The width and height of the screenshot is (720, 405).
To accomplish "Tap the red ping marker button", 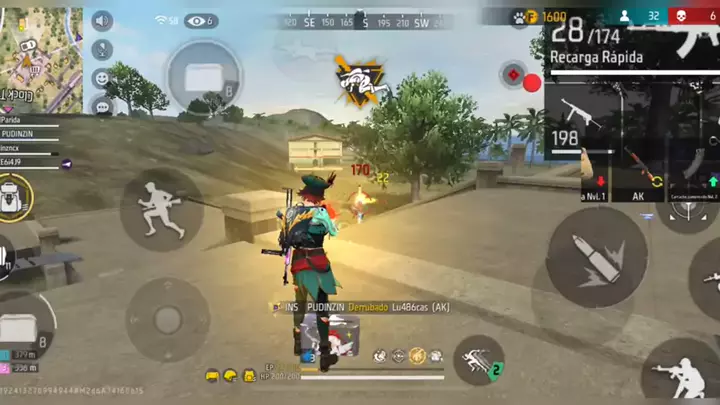I will (515, 75).
